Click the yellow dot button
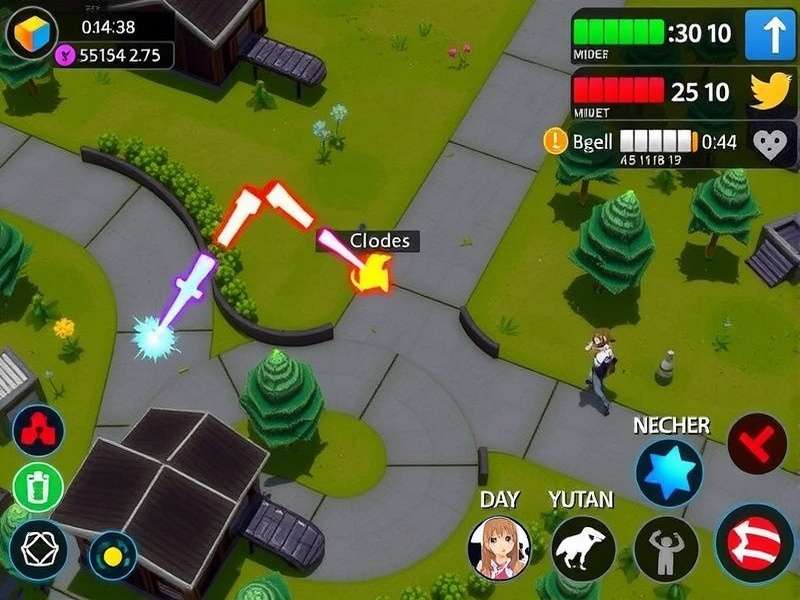Viewport: 800px width, 600px height. click(x=112, y=555)
